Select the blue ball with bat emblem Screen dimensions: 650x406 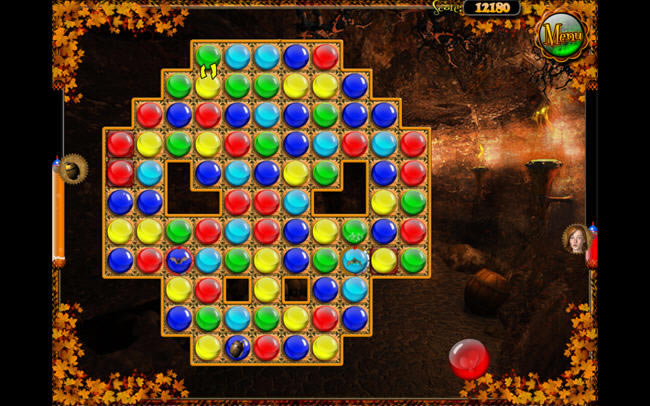[179, 261]
